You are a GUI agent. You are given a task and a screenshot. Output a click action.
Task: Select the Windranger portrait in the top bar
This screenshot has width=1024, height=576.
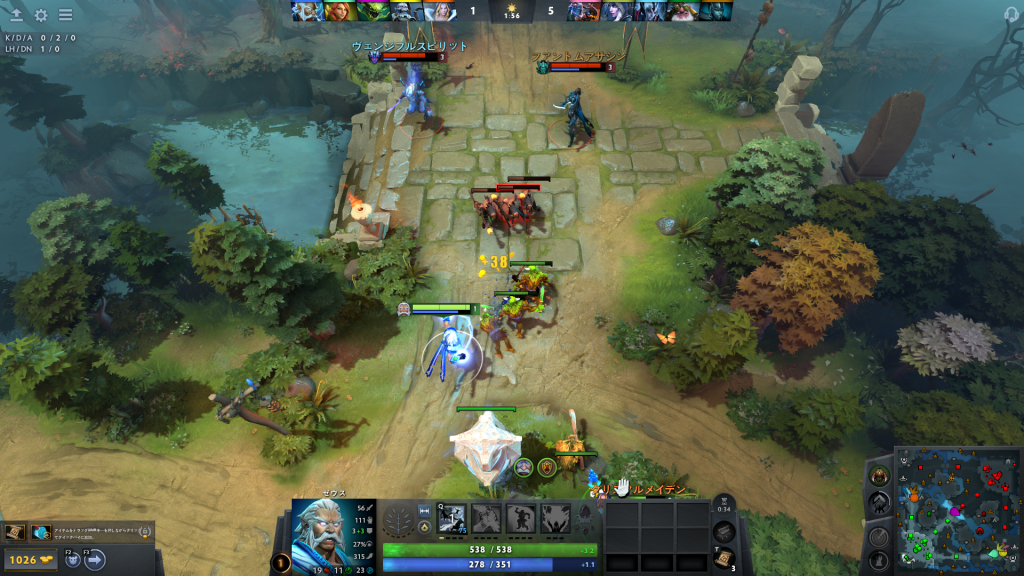[337, 11]
